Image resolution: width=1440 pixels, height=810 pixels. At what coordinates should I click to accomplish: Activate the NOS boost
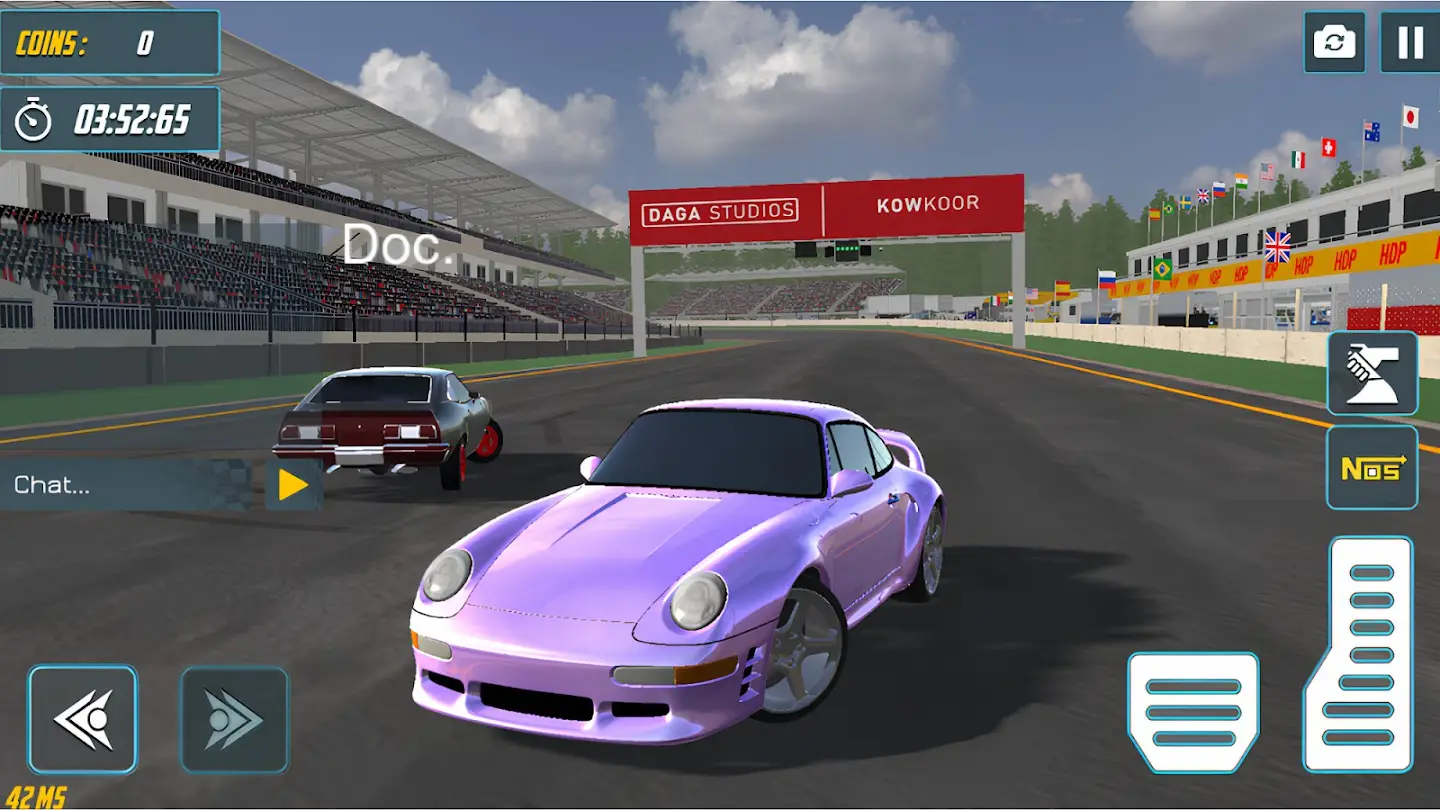1372,468
